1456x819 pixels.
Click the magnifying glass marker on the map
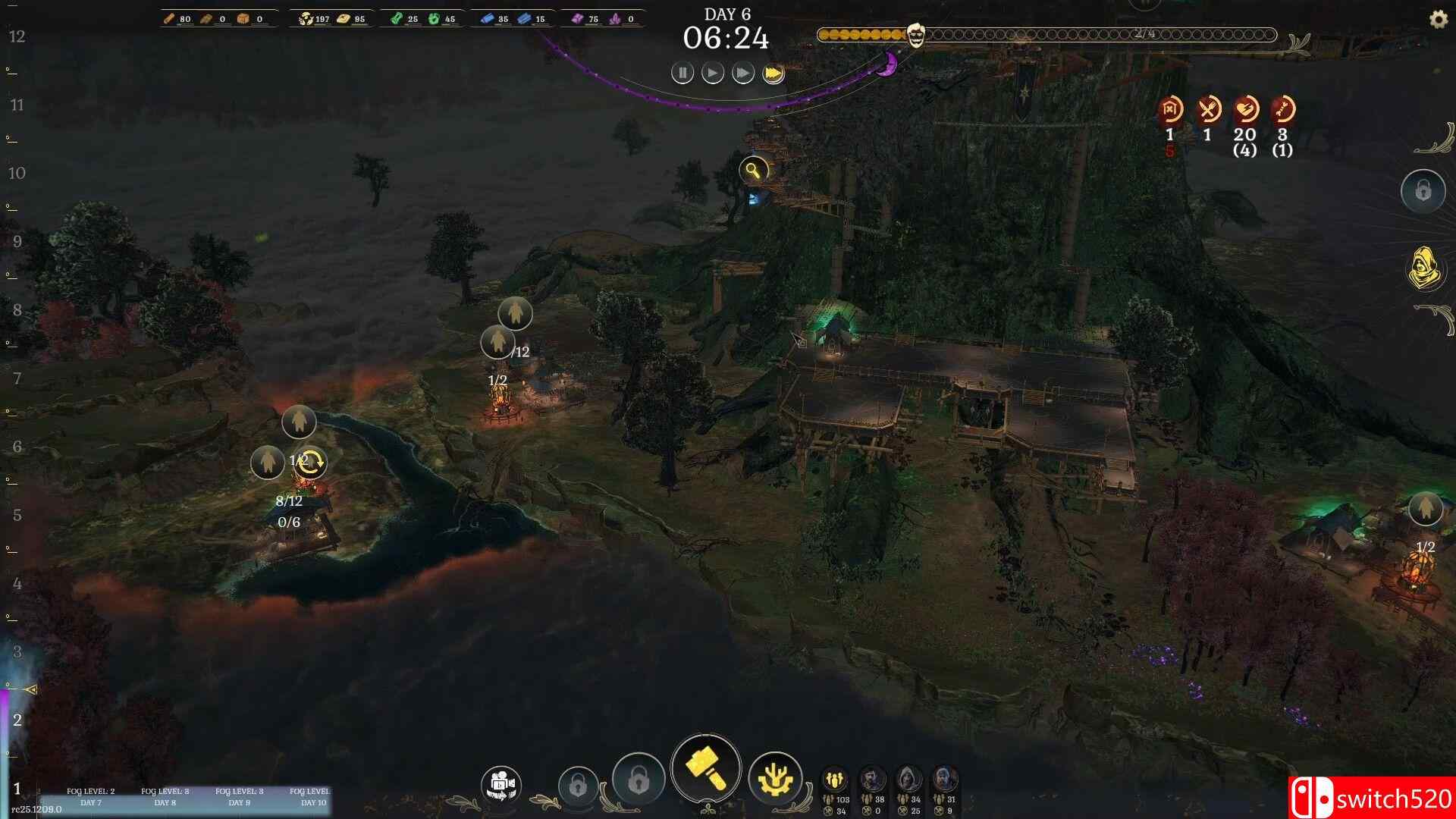tap(753, 170)
